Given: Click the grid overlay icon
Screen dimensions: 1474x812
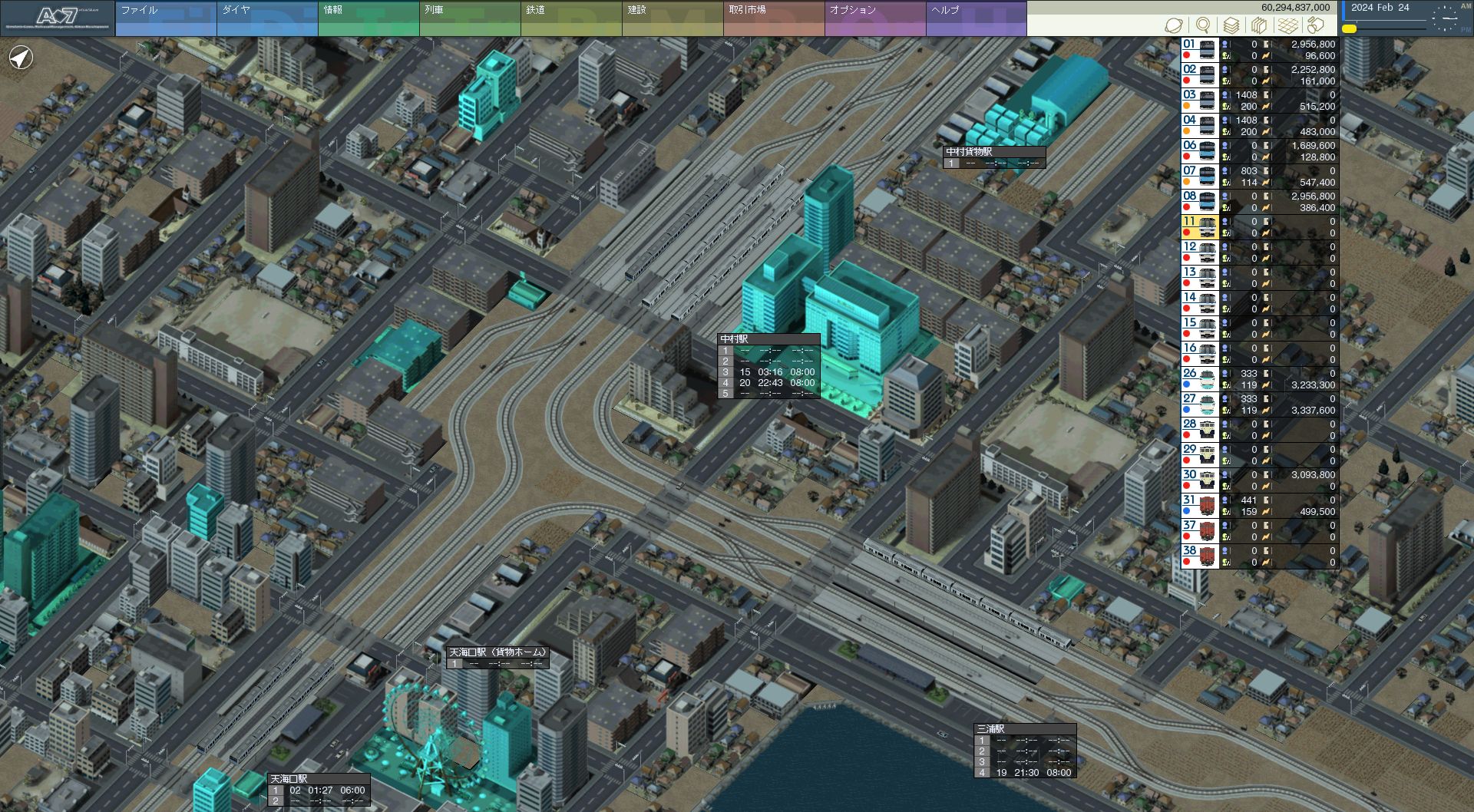Looking at the screenshot, I should coord(1287,25).
